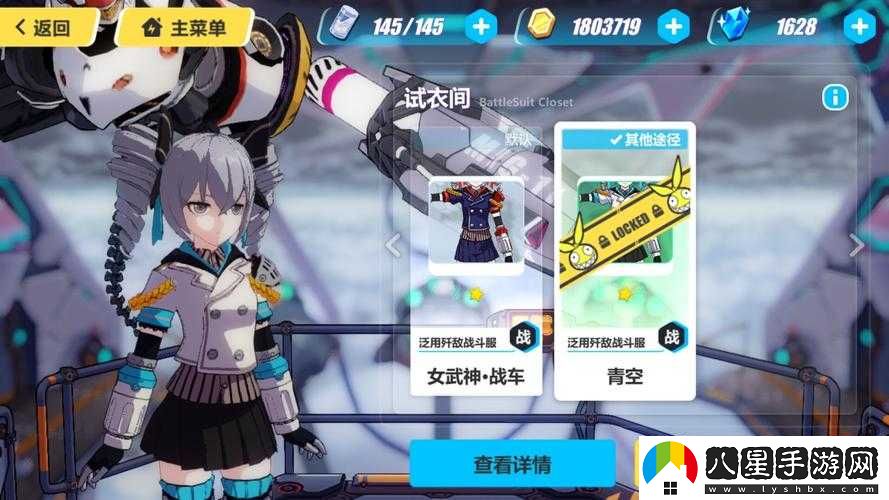Show next battlesuits with right arrow

[856, 244]
